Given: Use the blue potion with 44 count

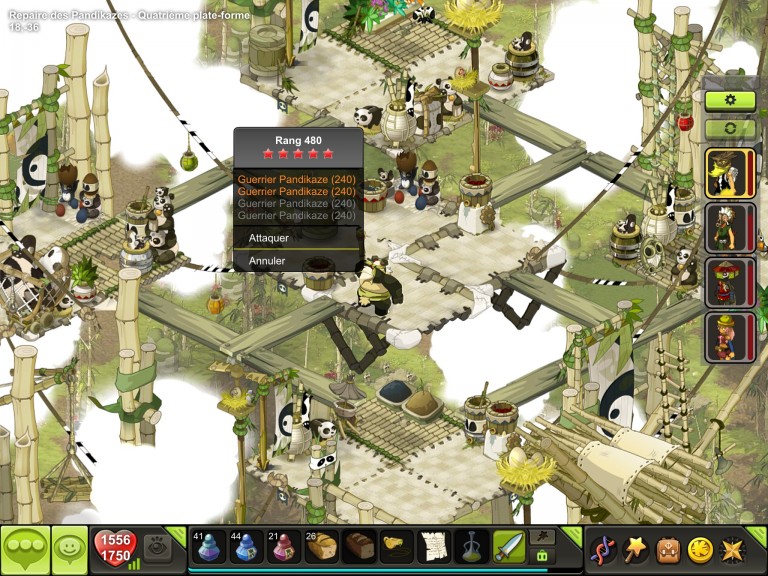Looking at the screenshot, I should click(246, 546).
